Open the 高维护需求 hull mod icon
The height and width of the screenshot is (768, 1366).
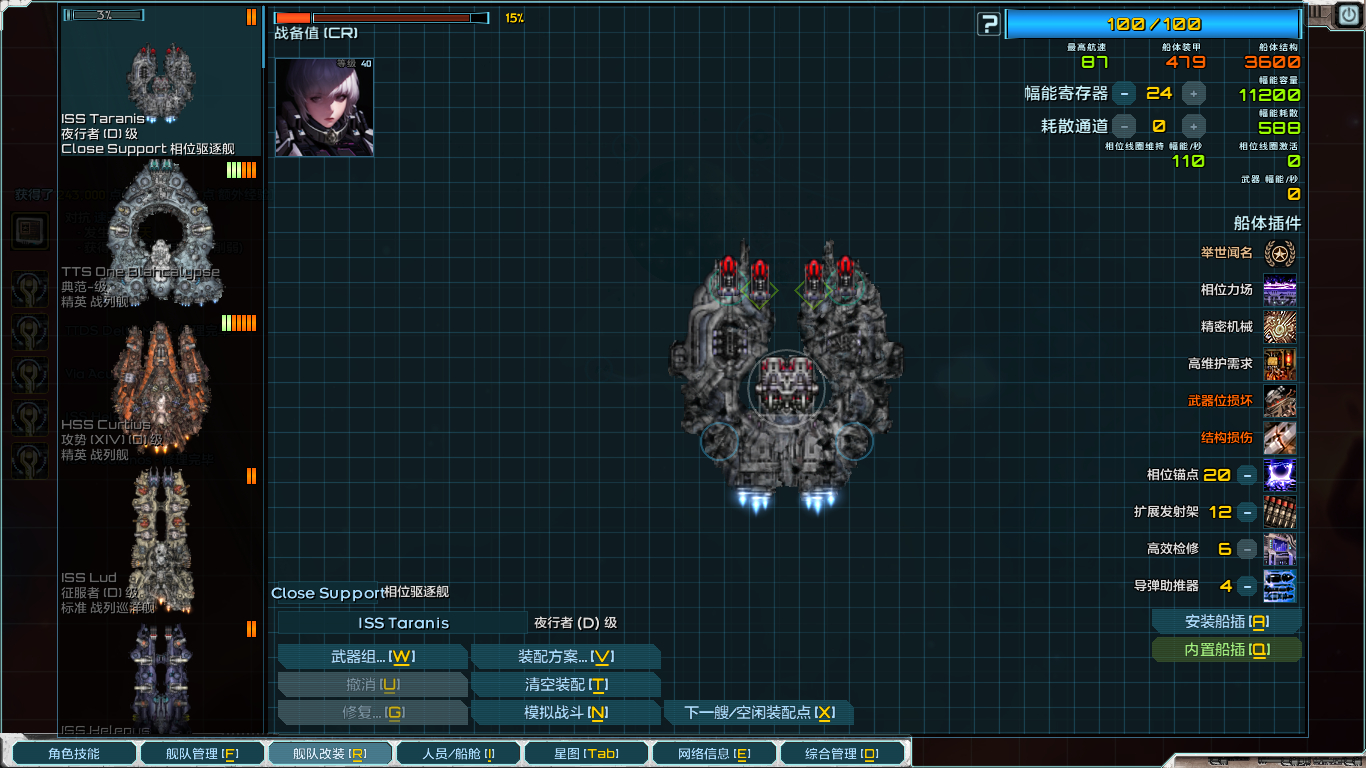(1280, 364)
